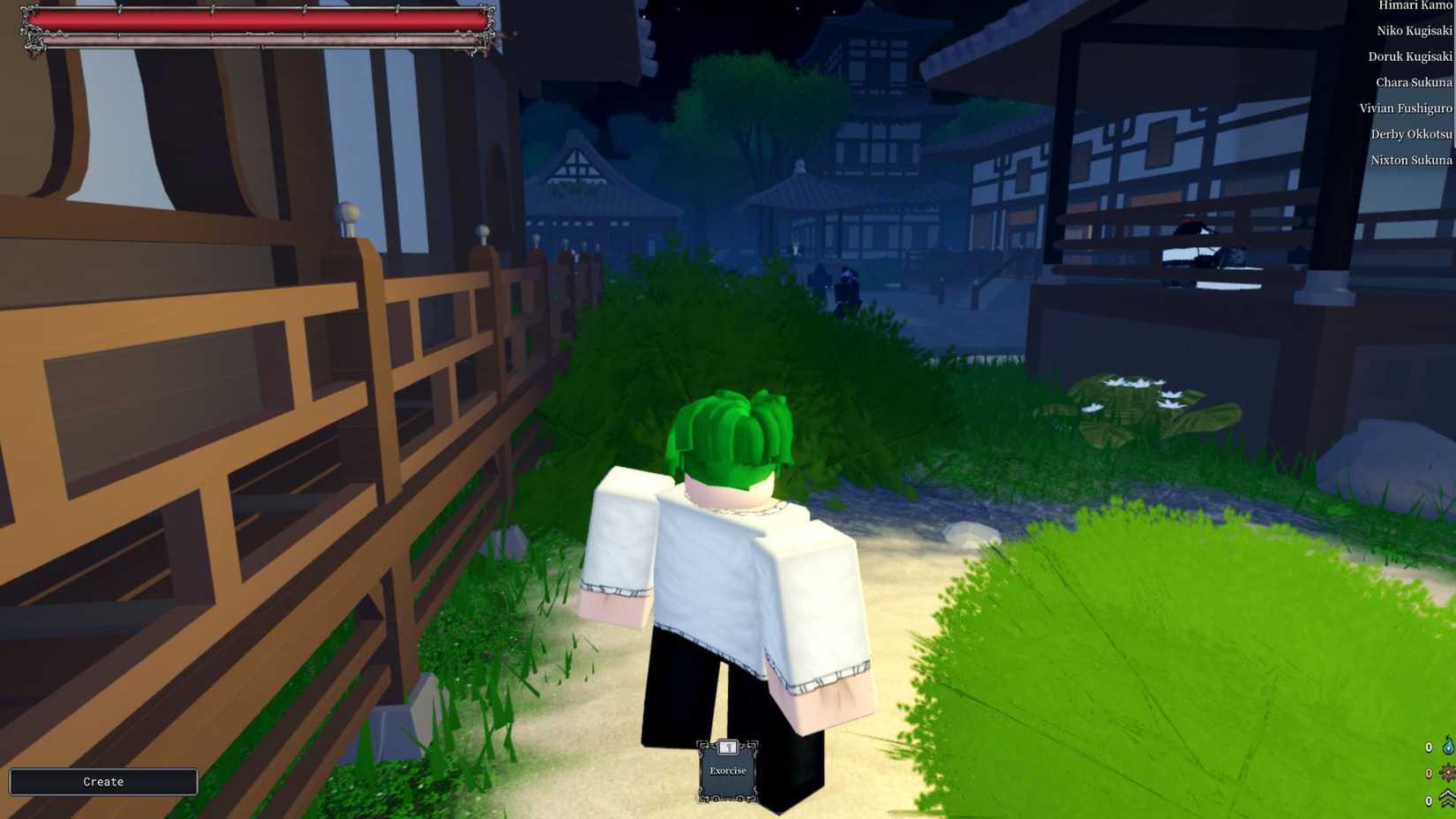Image resolution: width=1456 pixels, height=819 pixels.
Task: Click Niko Kugisaki's name
Action: 1414,30
